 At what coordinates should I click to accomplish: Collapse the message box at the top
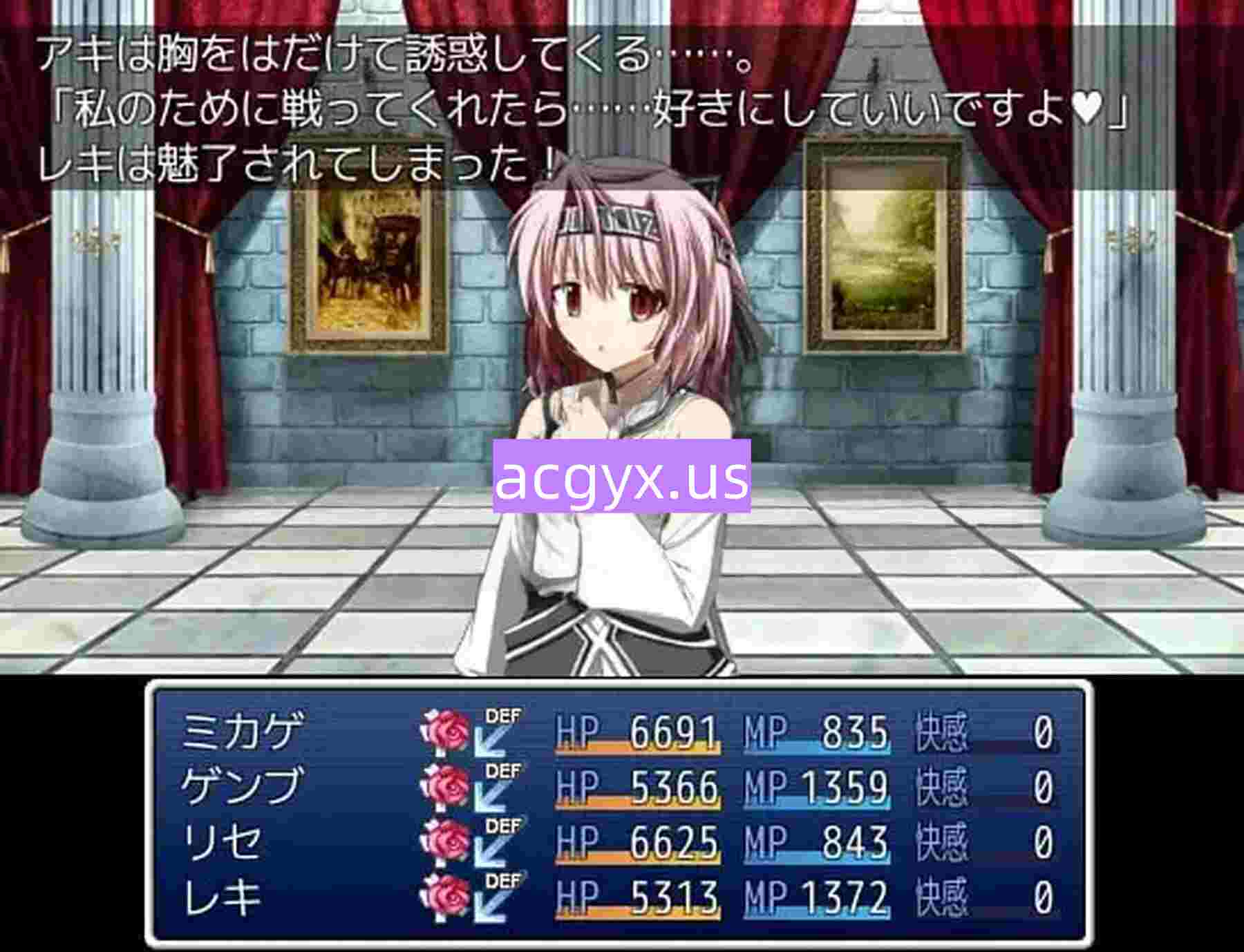(x=622, y=104)
